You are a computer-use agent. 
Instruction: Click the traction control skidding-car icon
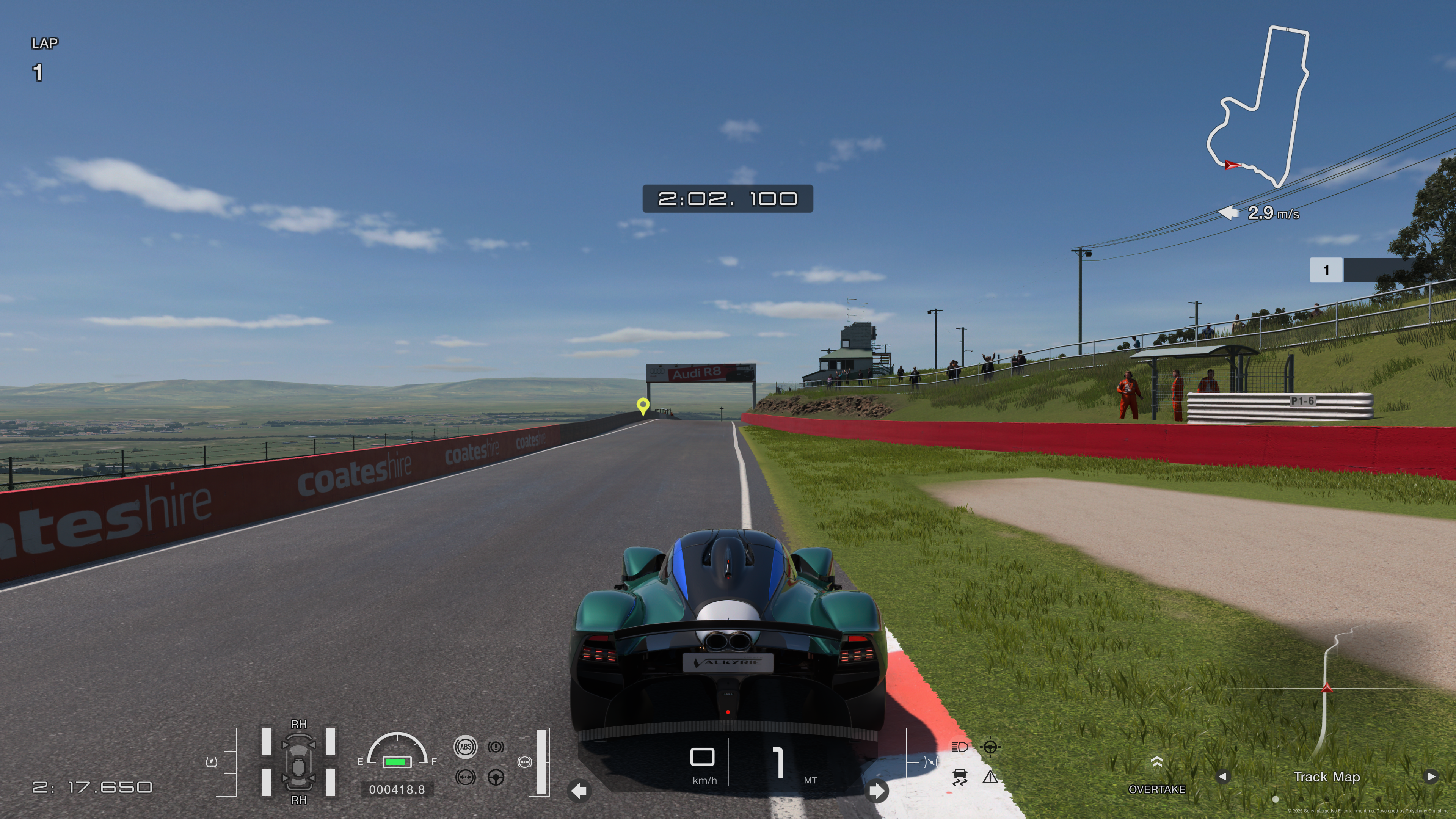point(960,778)
